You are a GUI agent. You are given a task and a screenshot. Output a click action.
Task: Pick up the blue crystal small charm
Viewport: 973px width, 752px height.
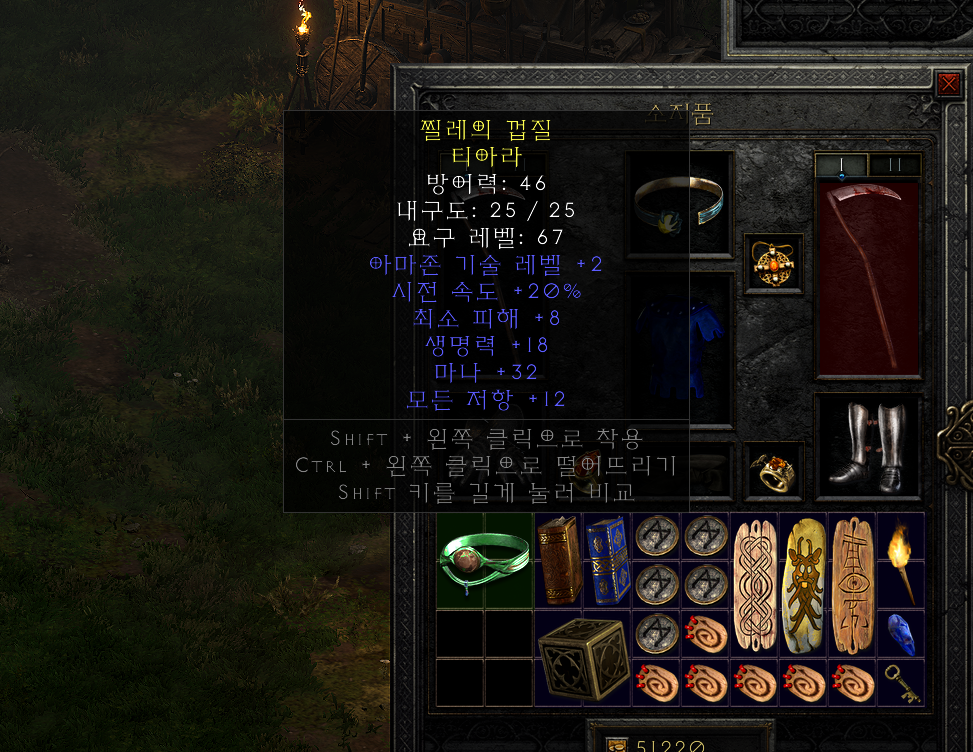pos(900,633)
